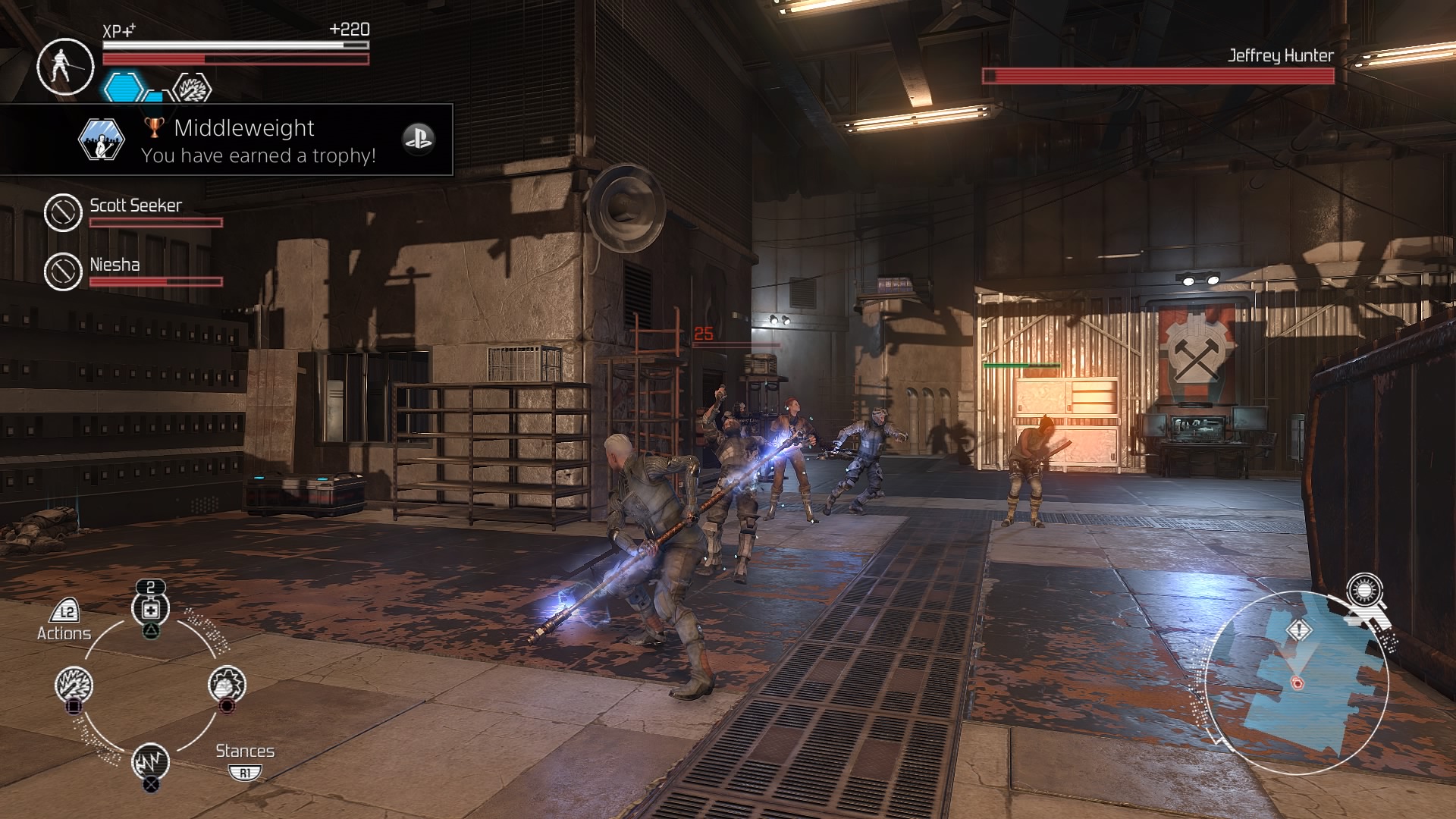Viewport: 1456px width, 819px height.
Task: Click the circular minimap
Action: [x=1297, y=682]
